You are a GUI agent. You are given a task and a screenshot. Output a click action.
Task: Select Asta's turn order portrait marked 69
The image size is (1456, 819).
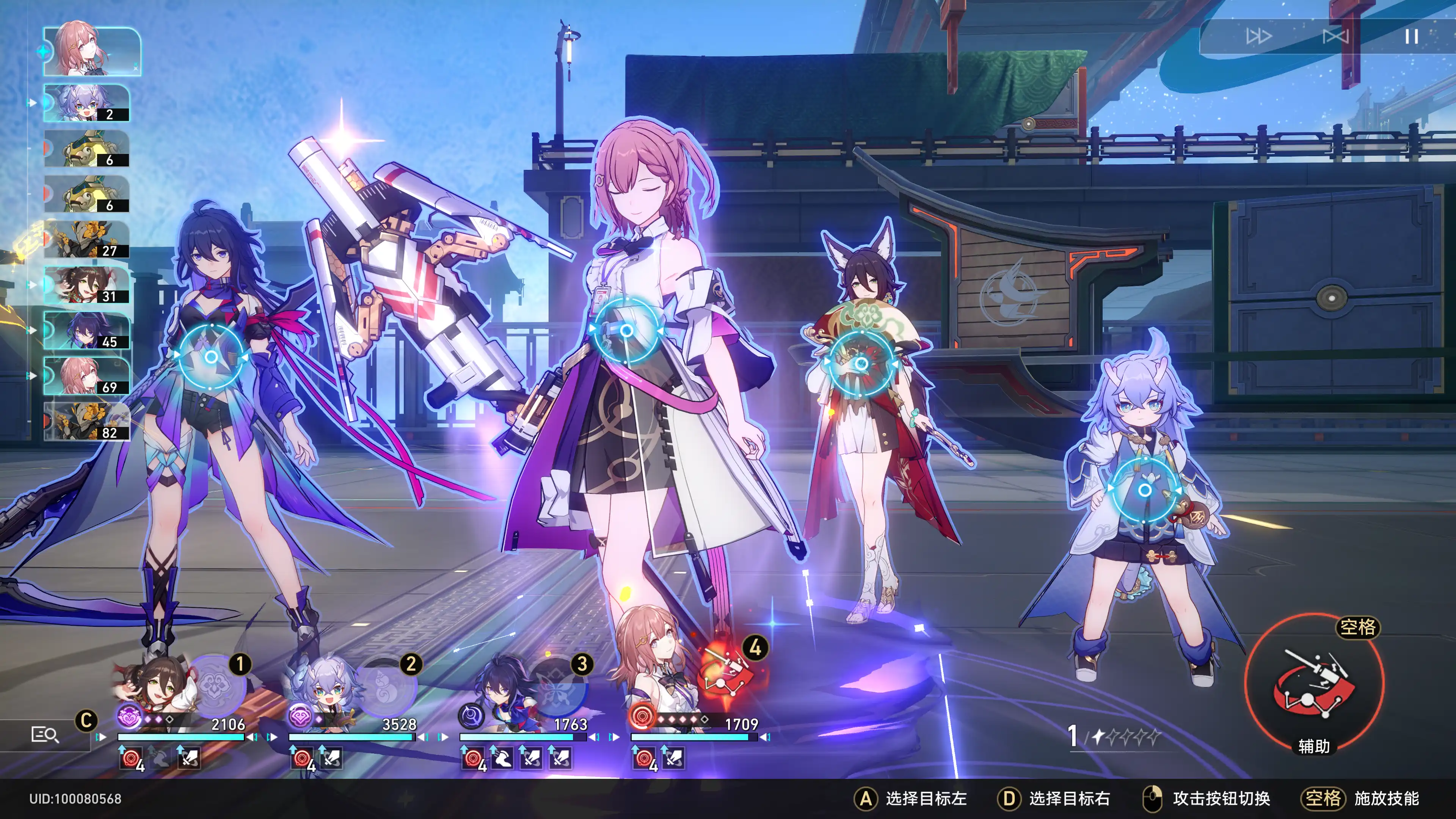[x=86, y=376]
